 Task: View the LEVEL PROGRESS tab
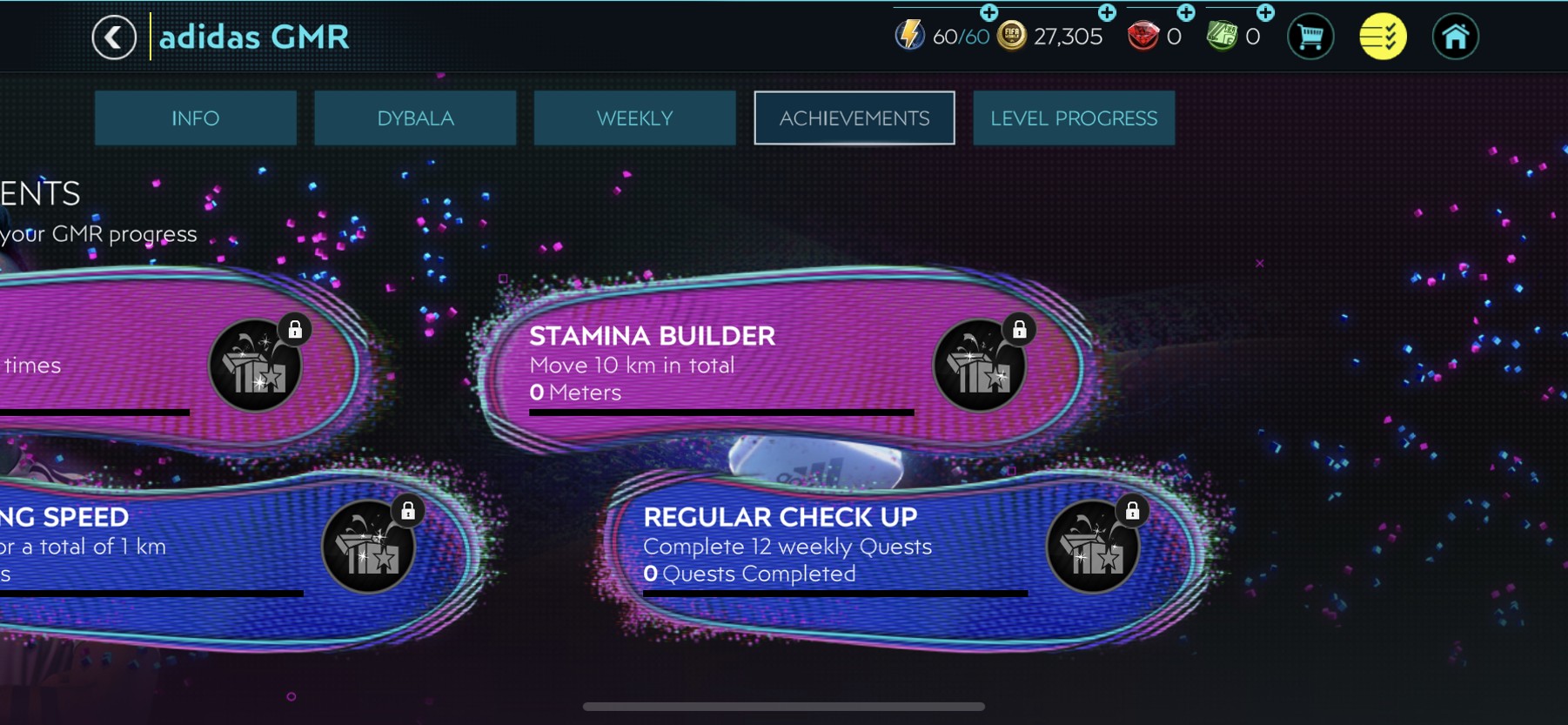click(x=1074, y=118)
